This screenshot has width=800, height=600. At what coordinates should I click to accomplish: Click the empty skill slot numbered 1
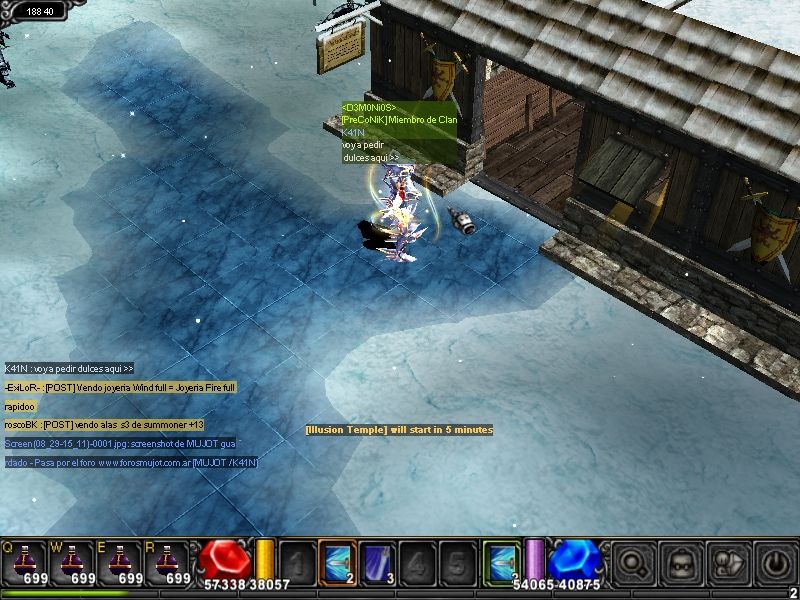click(296, 562)
